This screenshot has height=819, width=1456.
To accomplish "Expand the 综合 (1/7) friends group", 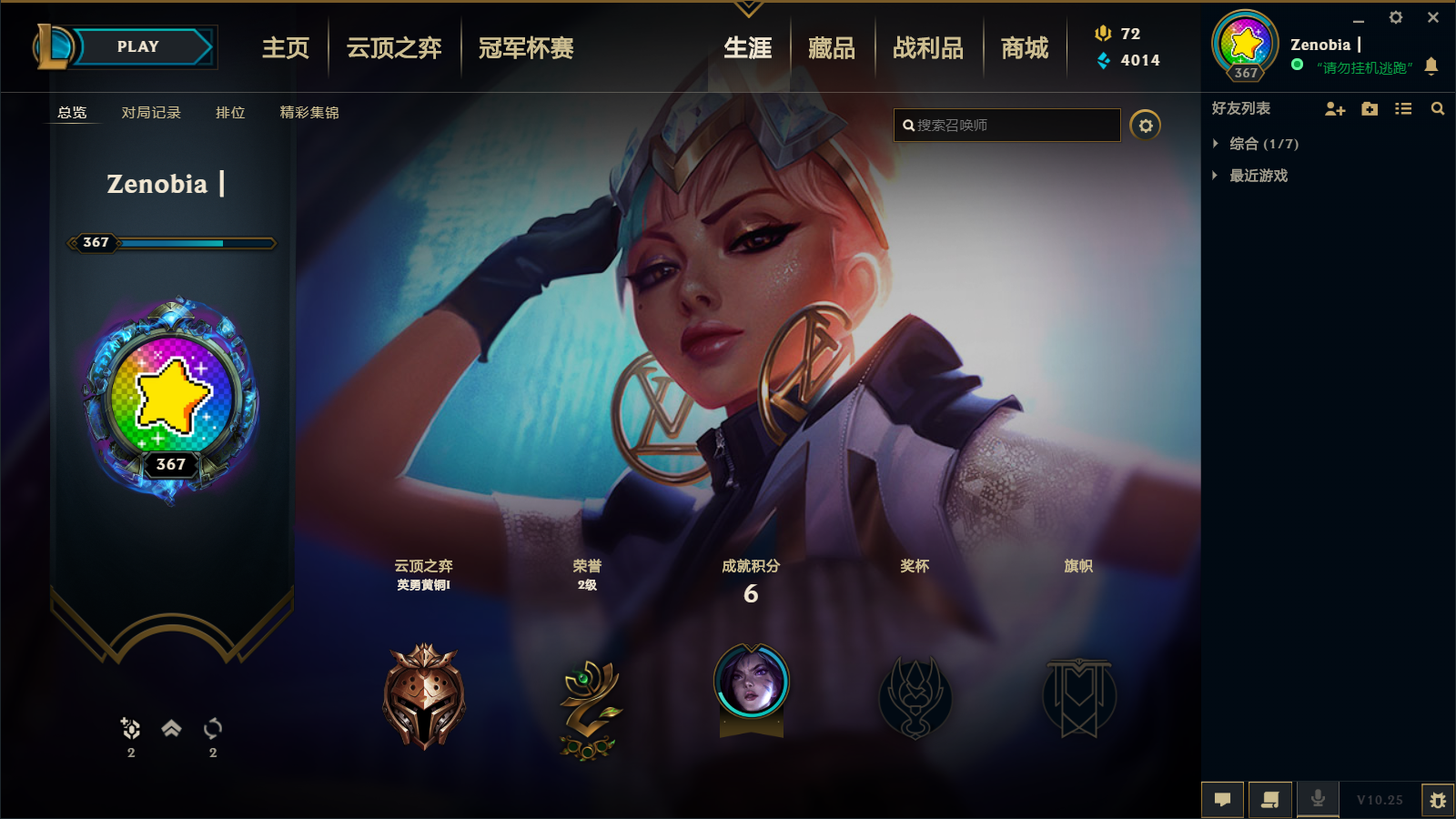I will pos(1257,143).
